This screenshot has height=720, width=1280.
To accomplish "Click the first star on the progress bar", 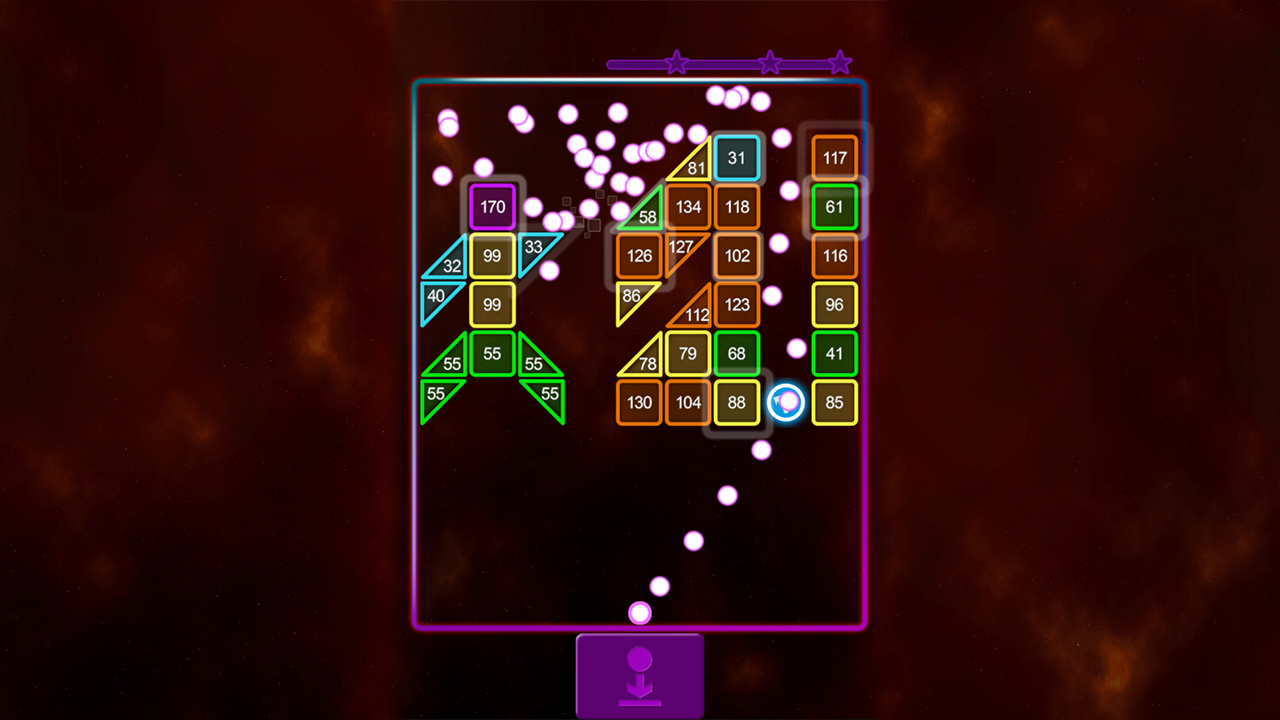I will point(676,62).
